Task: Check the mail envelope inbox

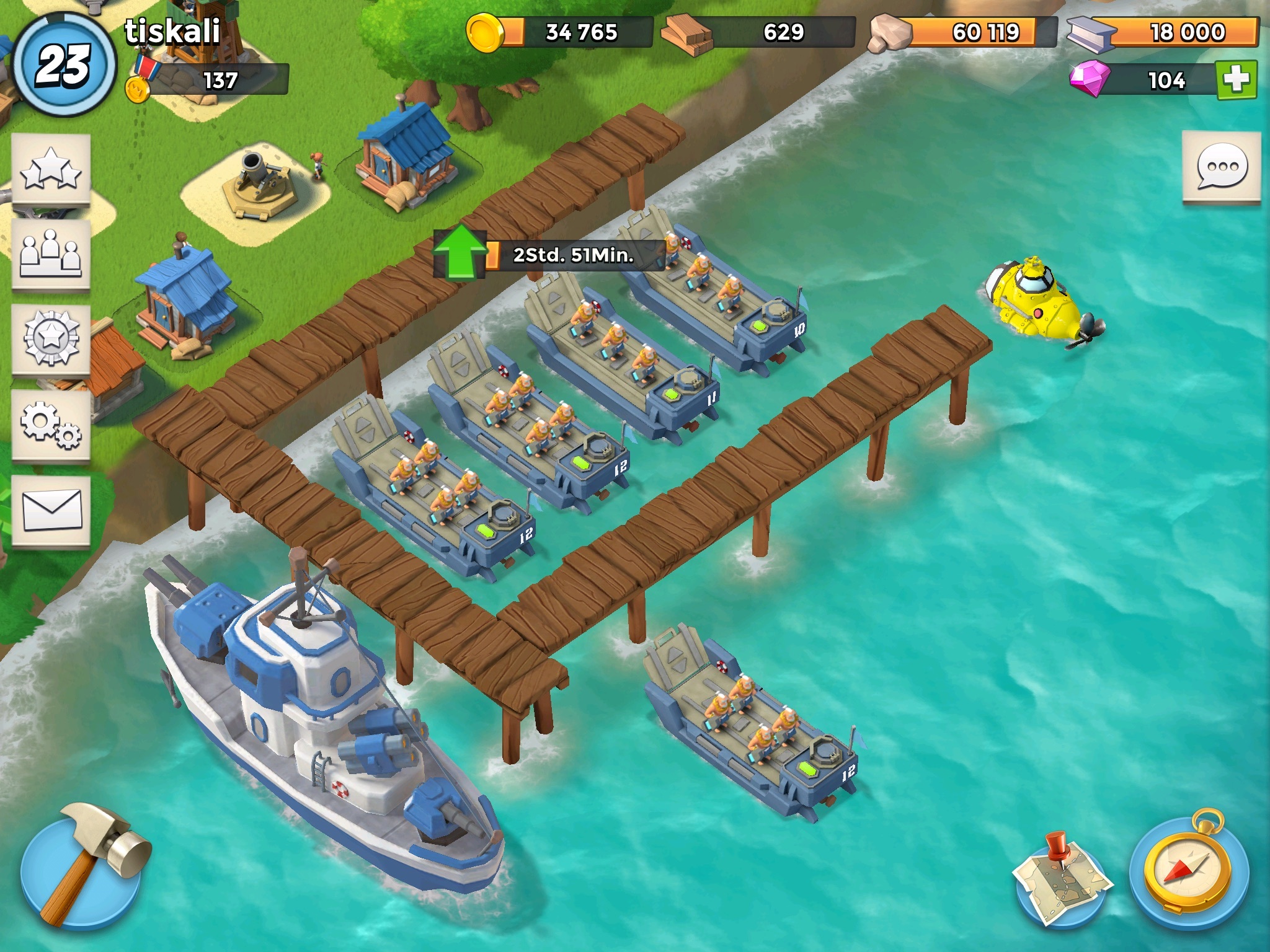Action: coord(51,510)
